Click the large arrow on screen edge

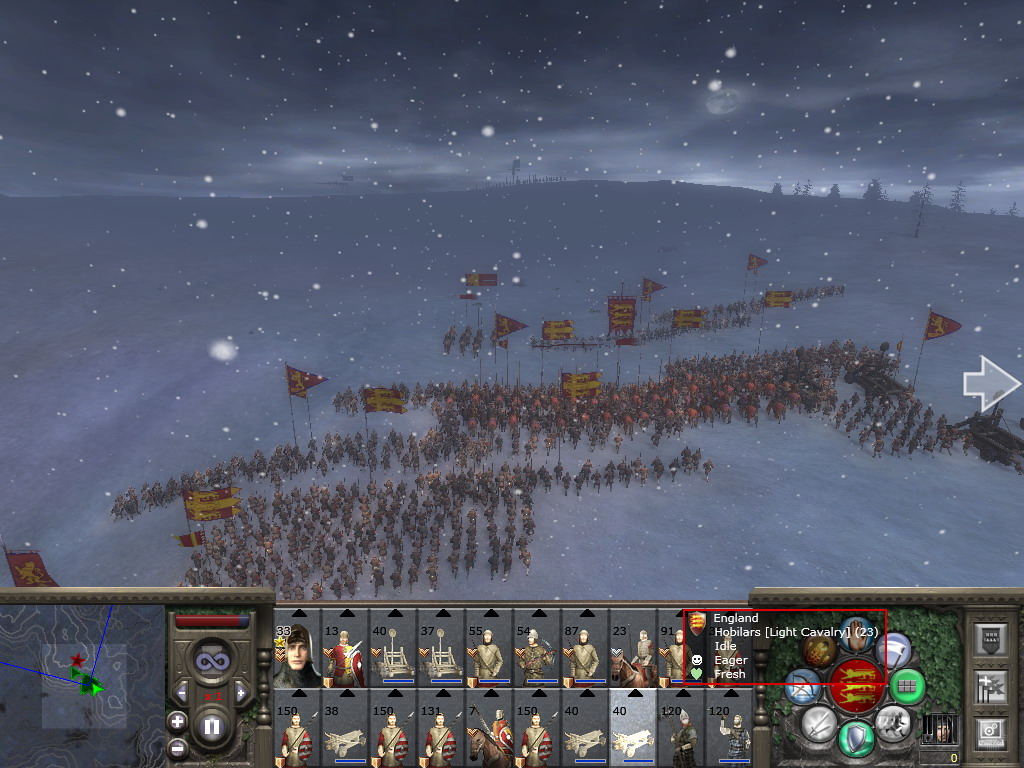(990, 384)
